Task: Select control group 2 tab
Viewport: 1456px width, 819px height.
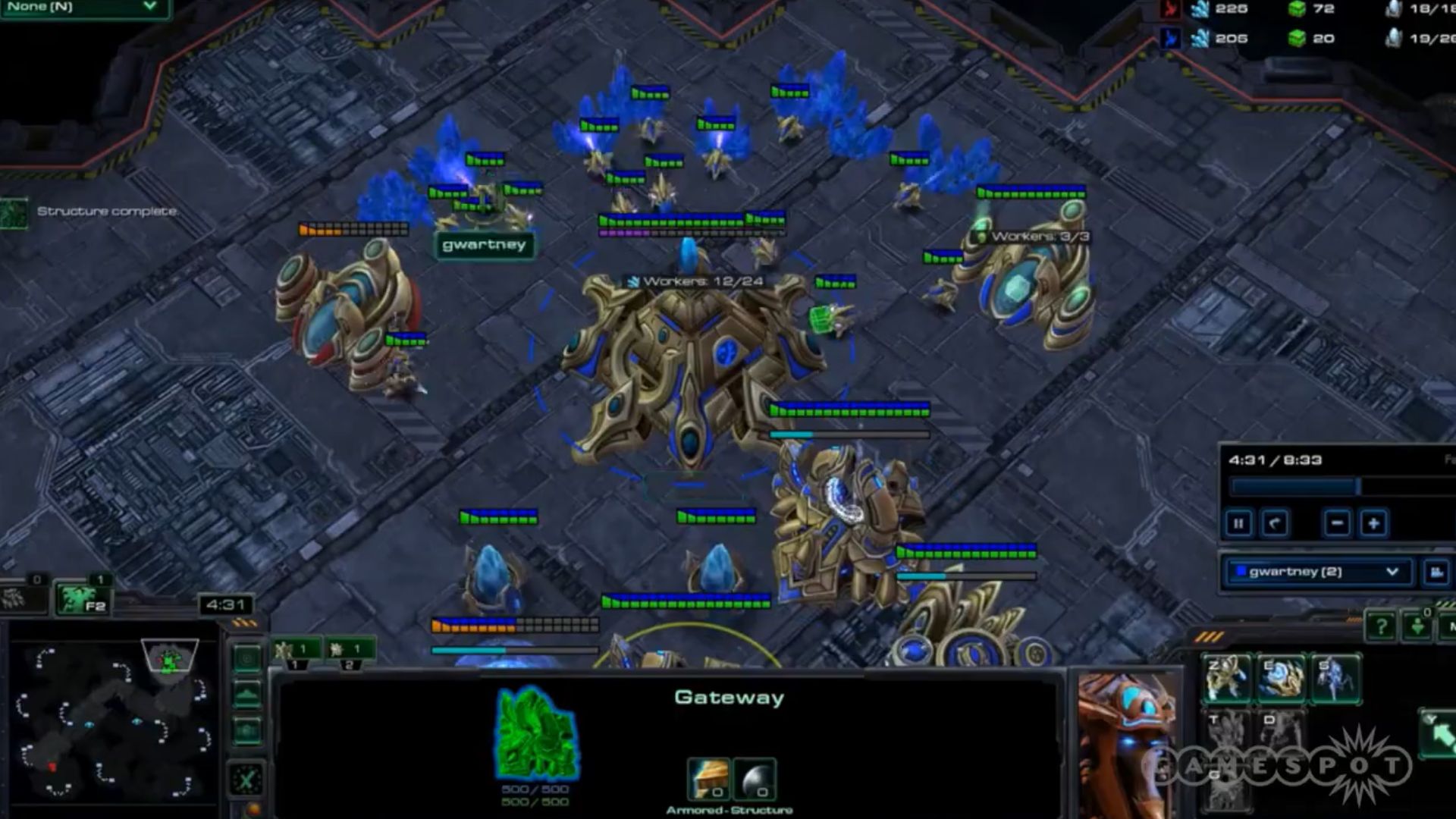Action: 349,651
